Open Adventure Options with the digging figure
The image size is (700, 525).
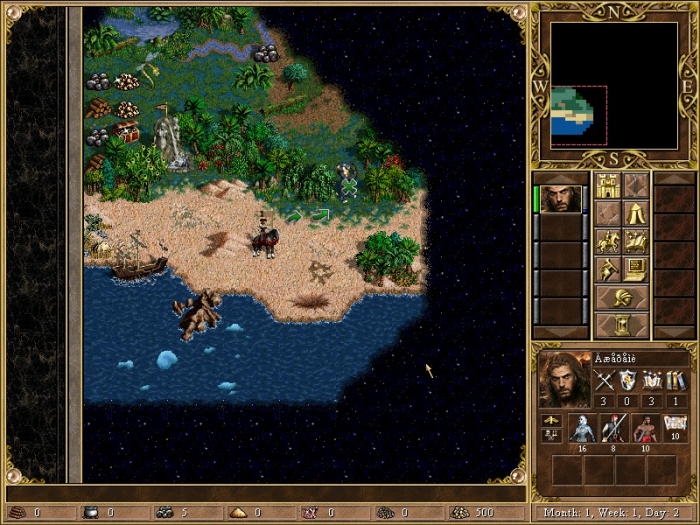point(607,269)
